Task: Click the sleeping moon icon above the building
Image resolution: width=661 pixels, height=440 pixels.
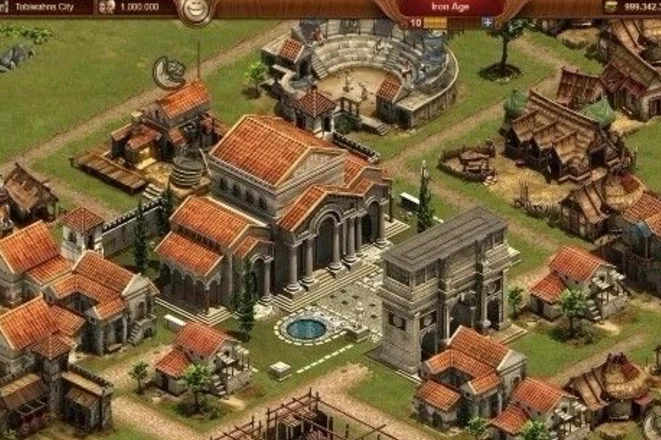Action: pos(167,71)
